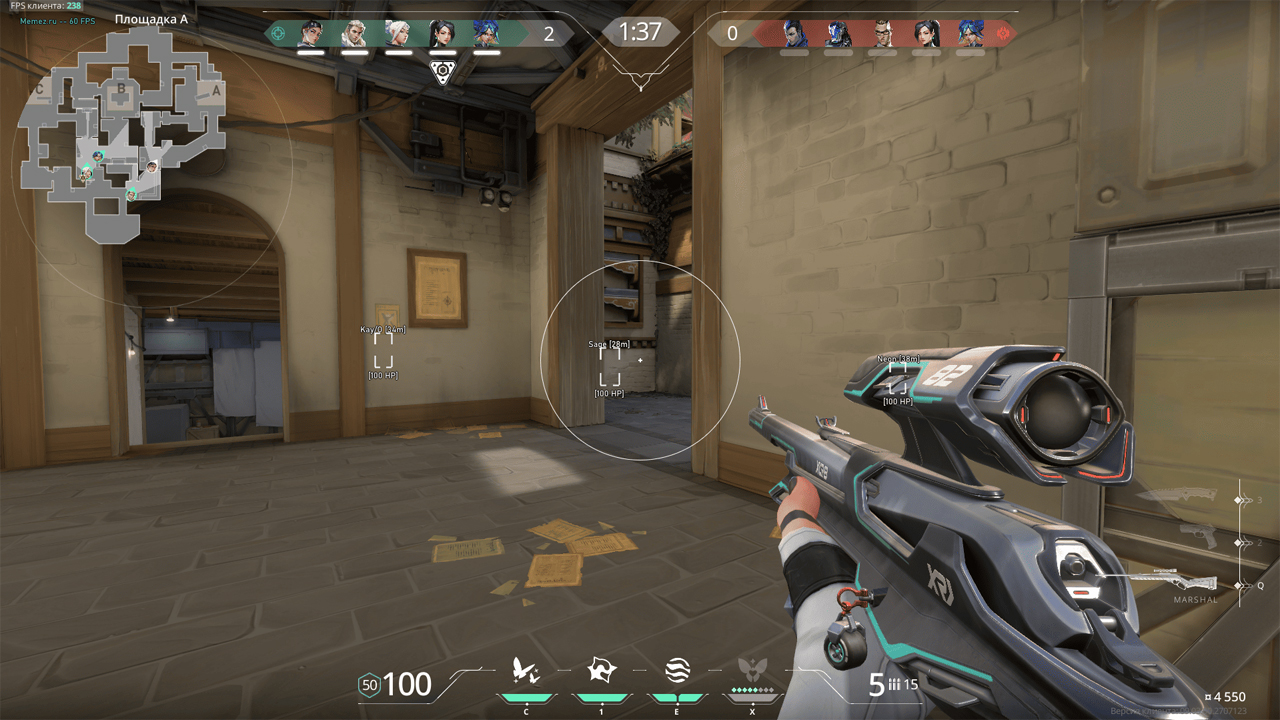Select the pistol sidearm slot
This screenshot has width=1280, height=720.
click(x=1198, y=537)
